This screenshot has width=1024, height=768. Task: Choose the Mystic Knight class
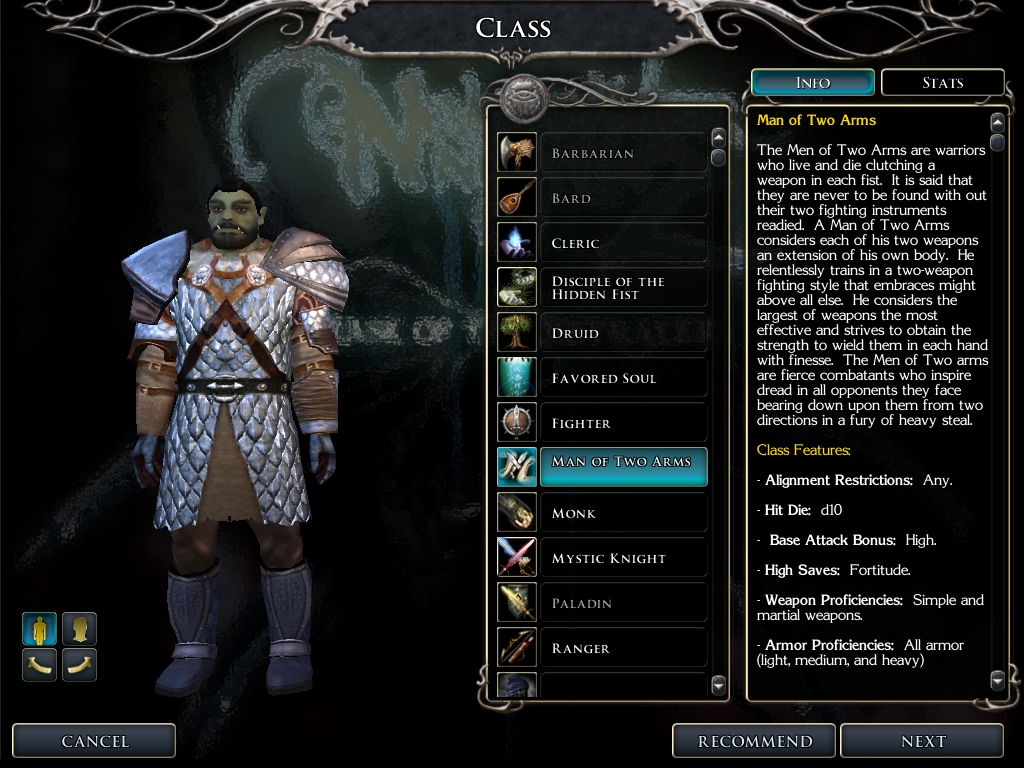point(622,558)
